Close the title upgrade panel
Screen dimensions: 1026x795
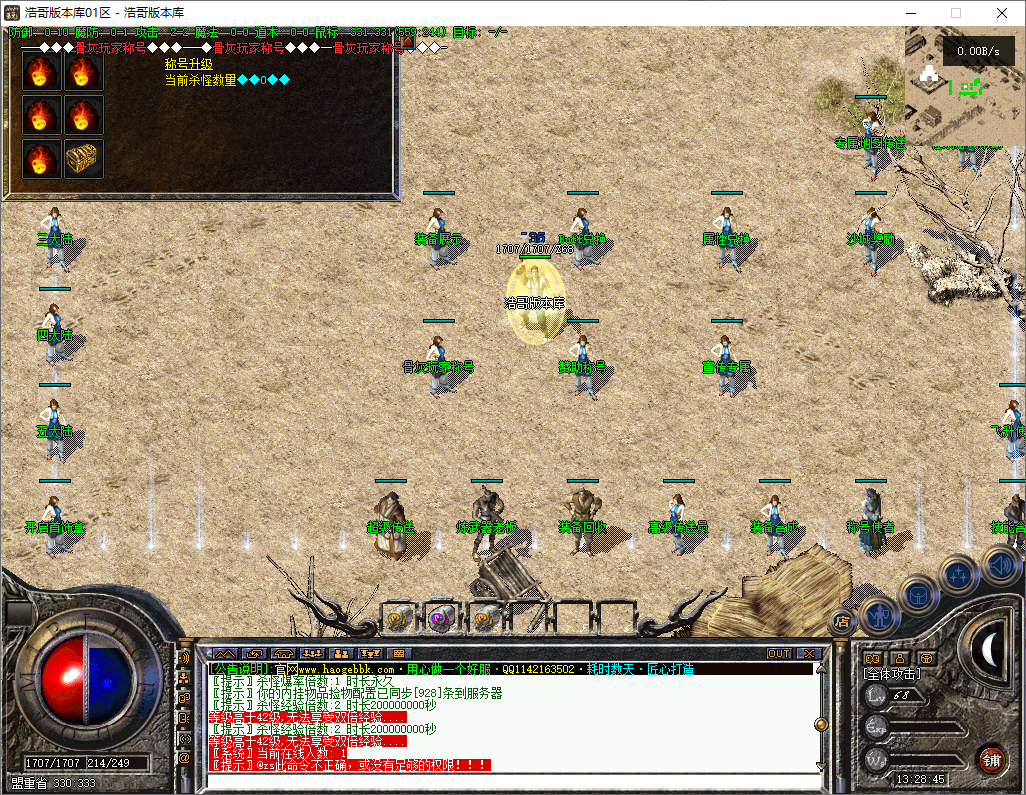tap(408, 43)
